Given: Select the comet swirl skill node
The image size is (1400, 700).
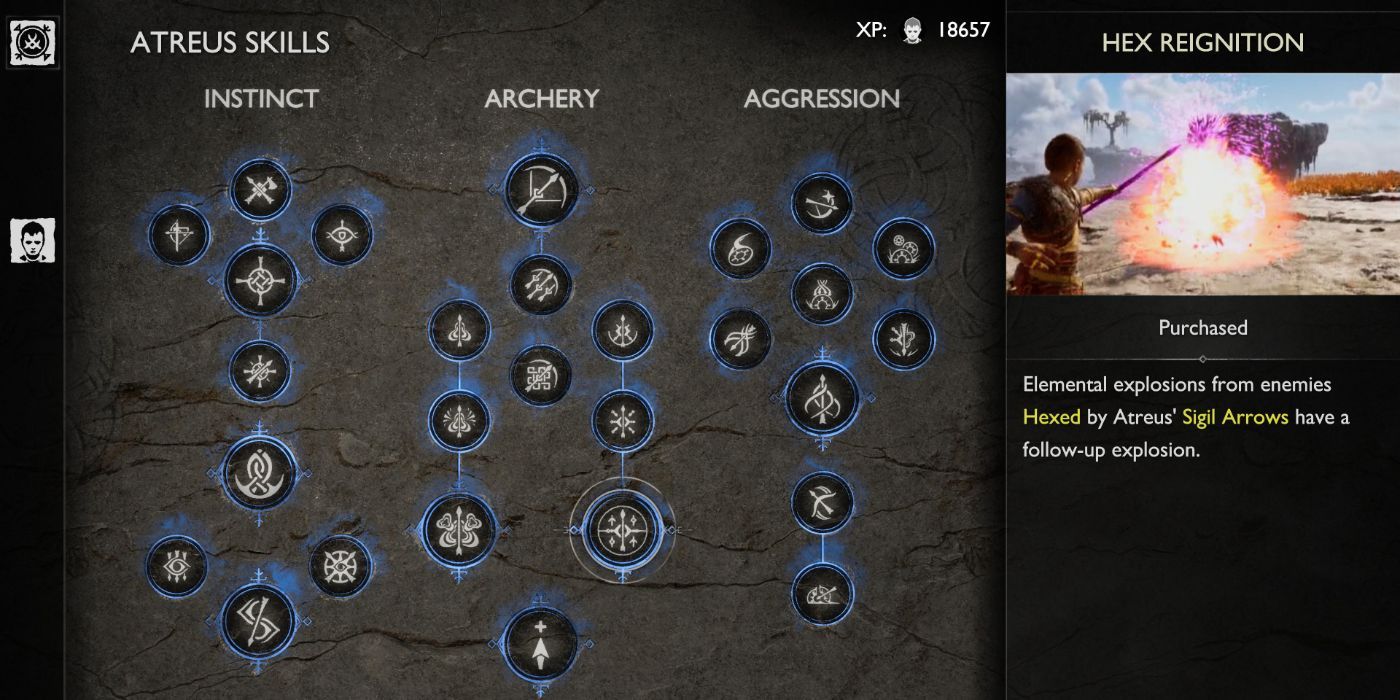Looking at the screenshot, I should click(740, 249).
